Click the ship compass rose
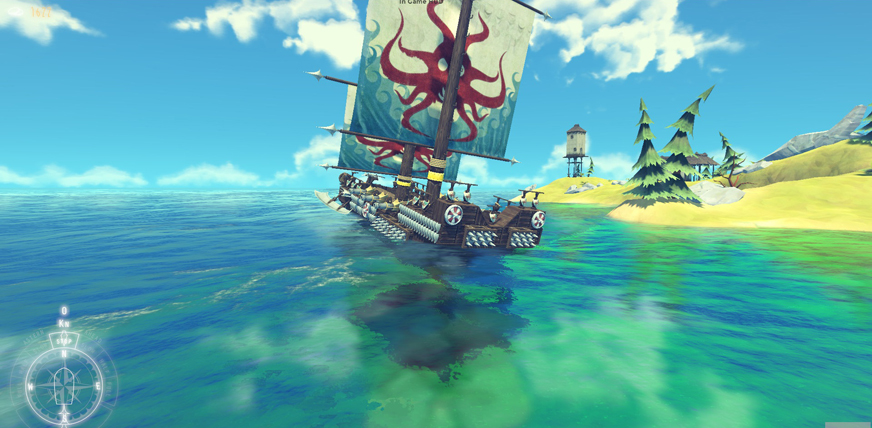Image resolution: width=872 pixels, height=428 pixels. pos(63,385)
